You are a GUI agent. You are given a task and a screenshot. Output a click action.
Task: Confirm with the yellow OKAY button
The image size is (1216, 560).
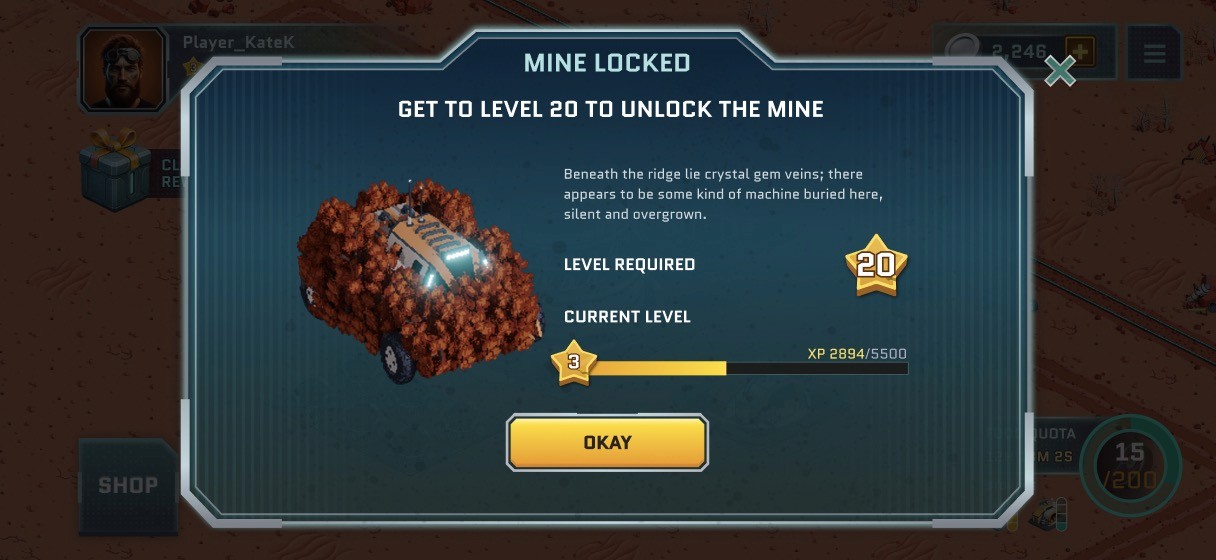pos(607,442)
